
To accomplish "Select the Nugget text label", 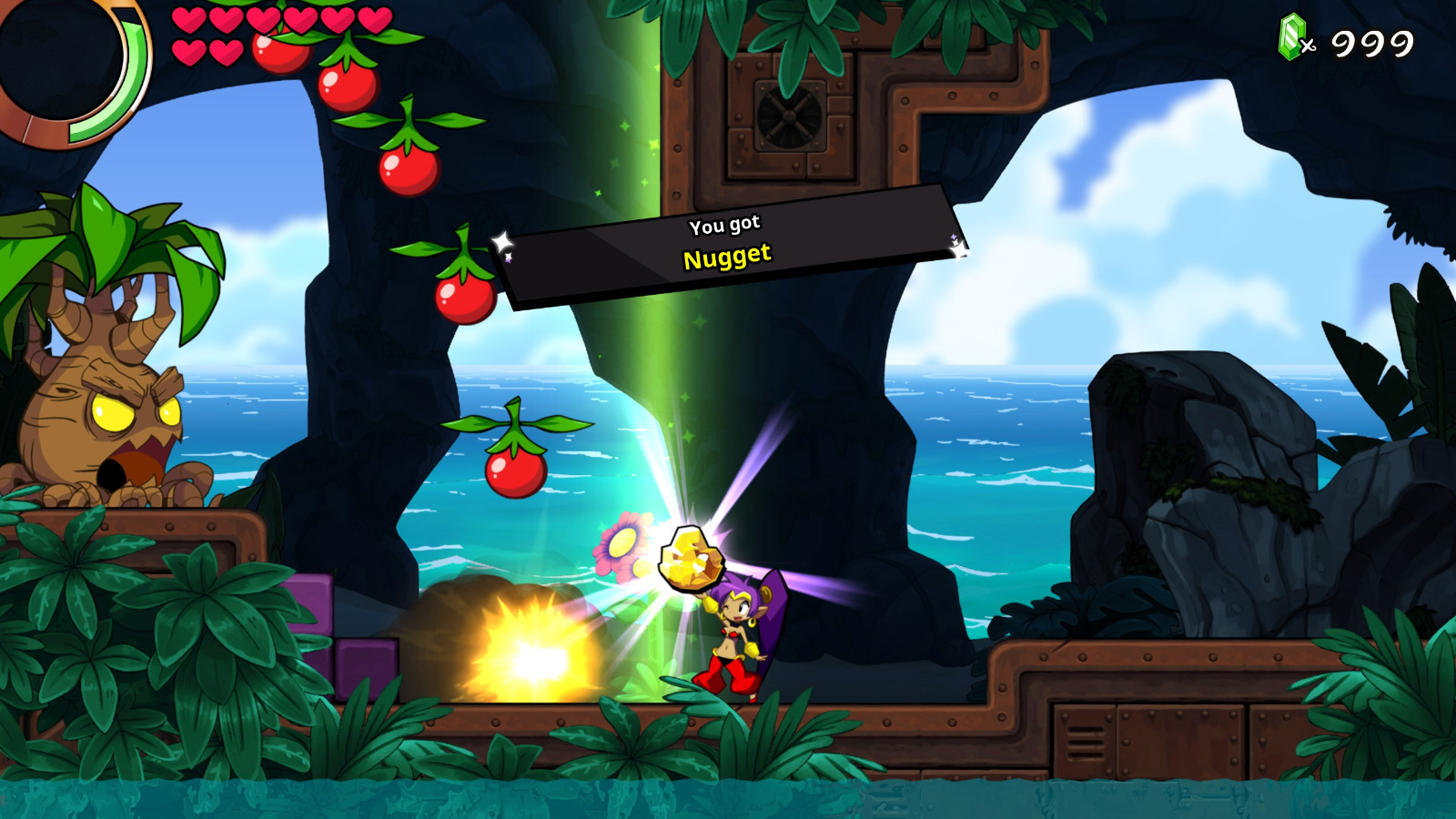I will pyautogui.click(x=727, y=258).
